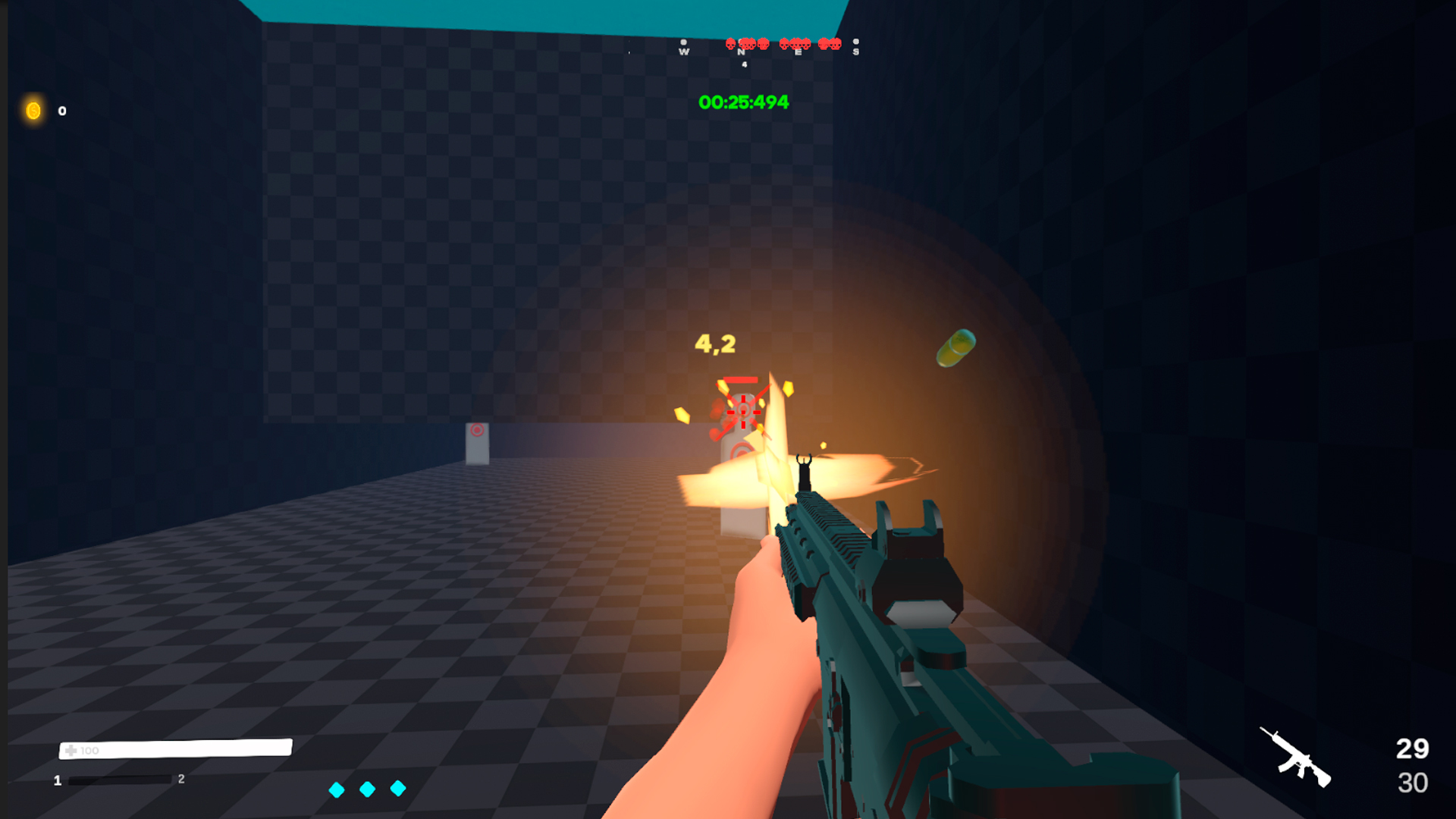Click the dot icon above the S compass letter
This screenshot has height=819, width=1456.
pyautogui.click(x=856, y=42)
